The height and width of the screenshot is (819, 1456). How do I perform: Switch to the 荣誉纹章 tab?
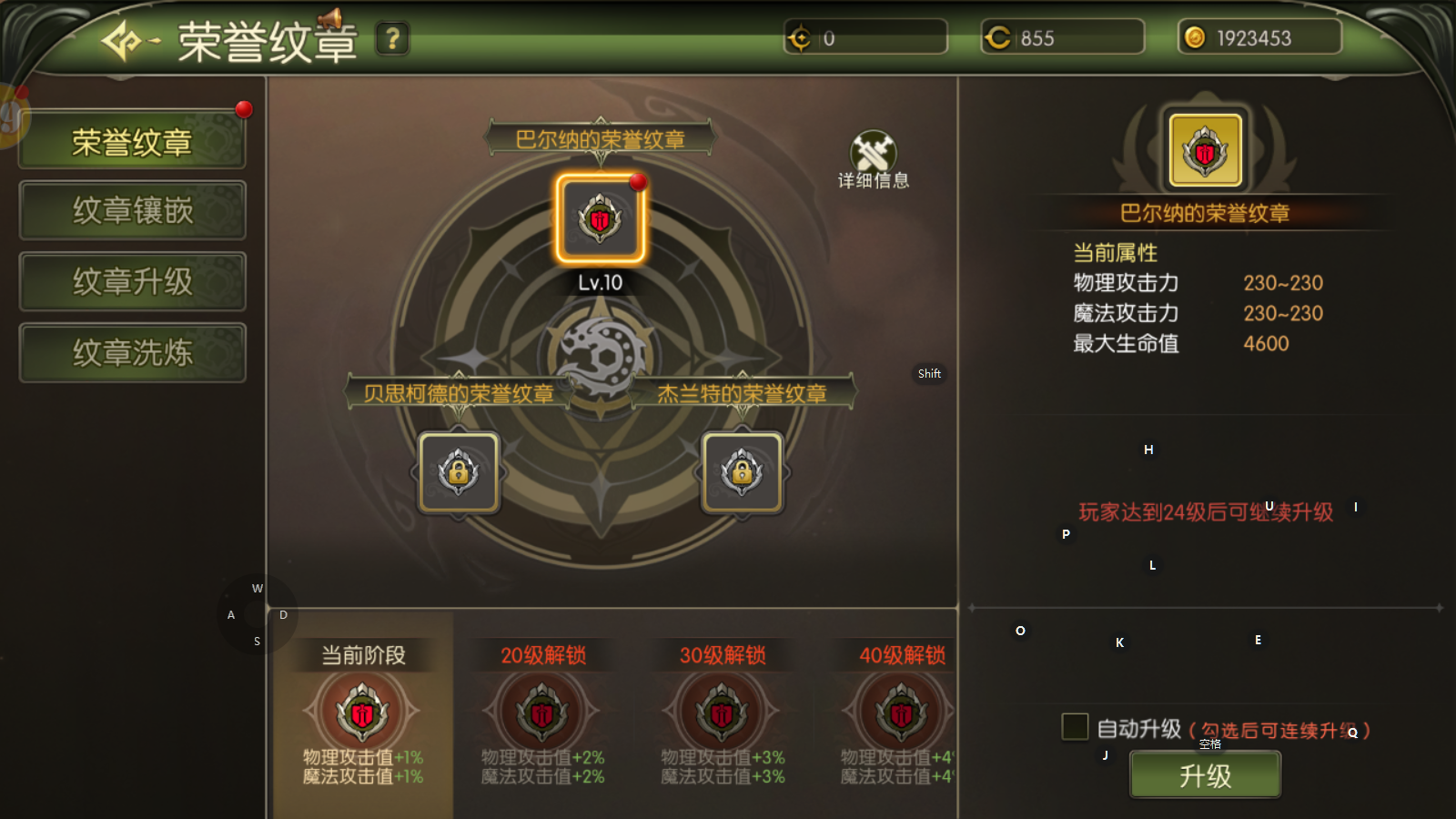point(132,141)
